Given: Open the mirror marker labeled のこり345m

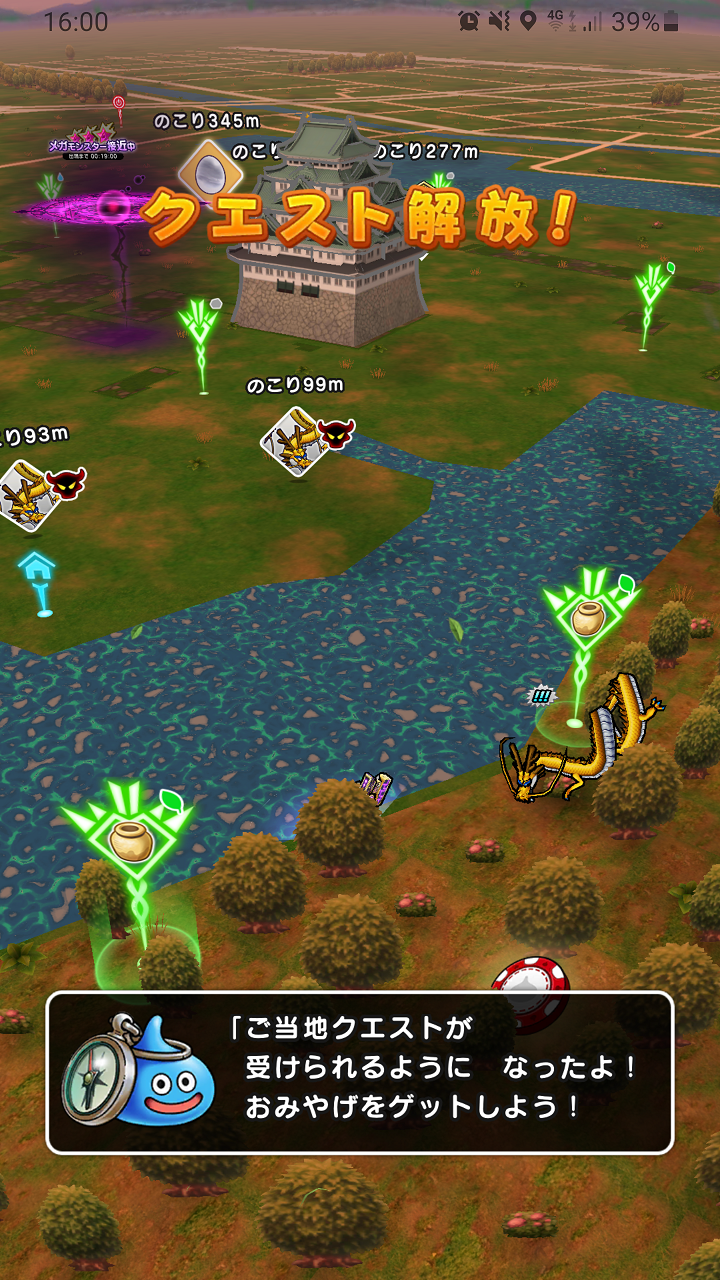Looking at the screenshot, I should click(x=209, y=168).
